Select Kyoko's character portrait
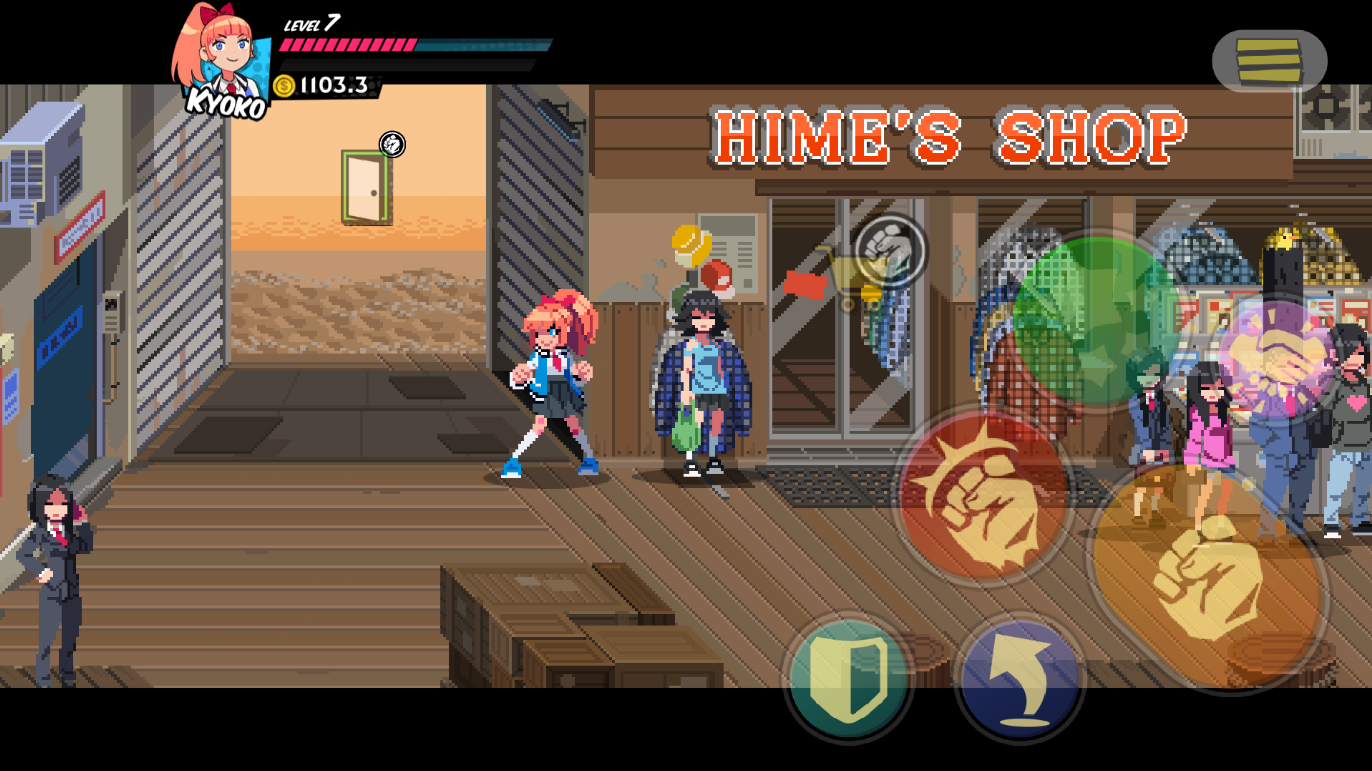The width and height of the screenshot is (1372, 771). click(x=222, y=60)
